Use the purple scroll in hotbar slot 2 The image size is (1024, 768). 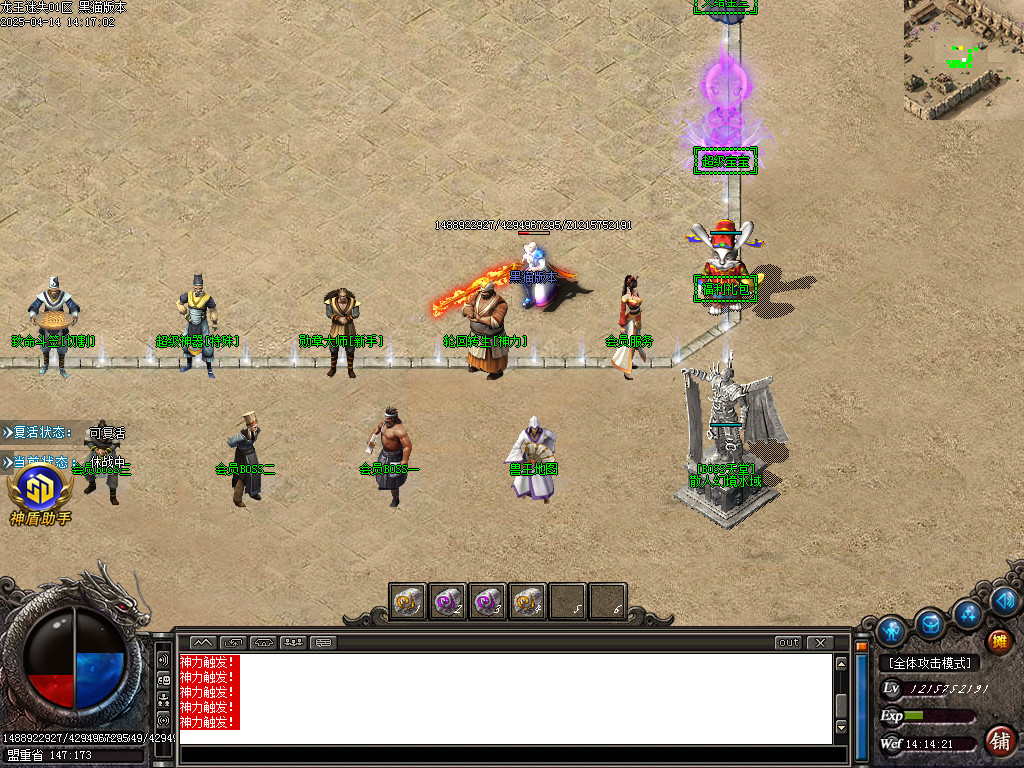click(447, 602)
